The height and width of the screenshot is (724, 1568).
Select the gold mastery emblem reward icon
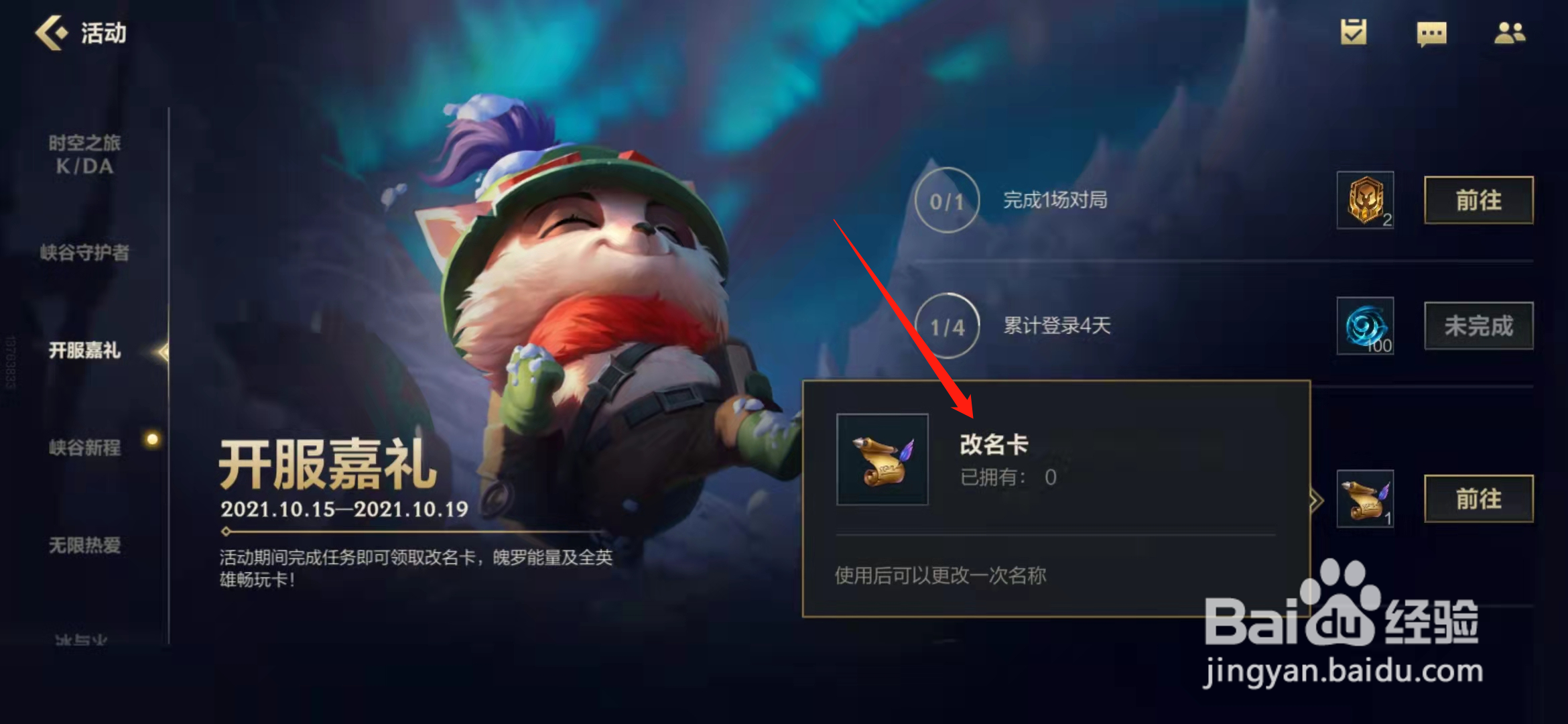pos(1364,200)
